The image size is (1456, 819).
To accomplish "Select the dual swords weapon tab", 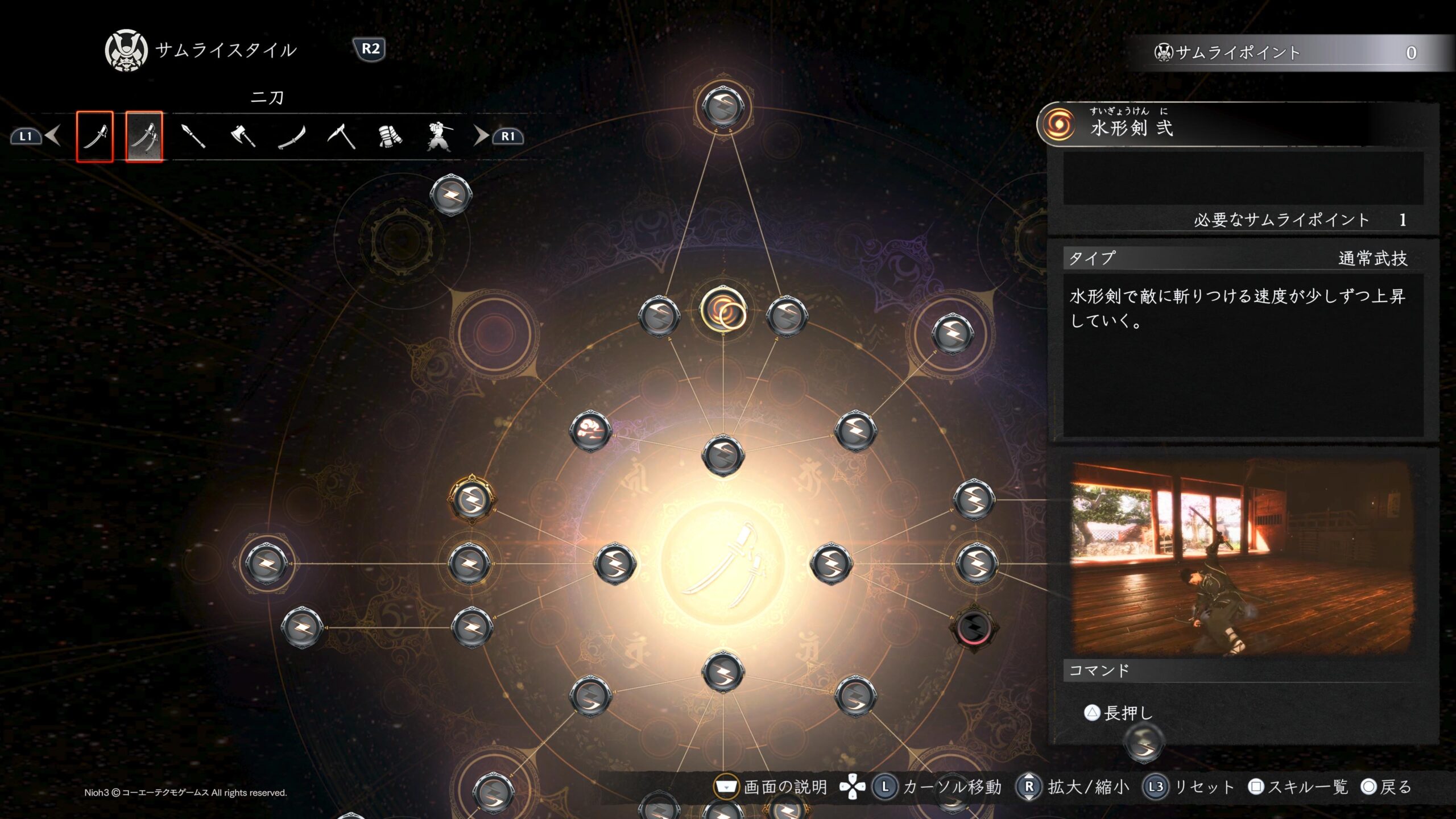I will click(144, 136).
